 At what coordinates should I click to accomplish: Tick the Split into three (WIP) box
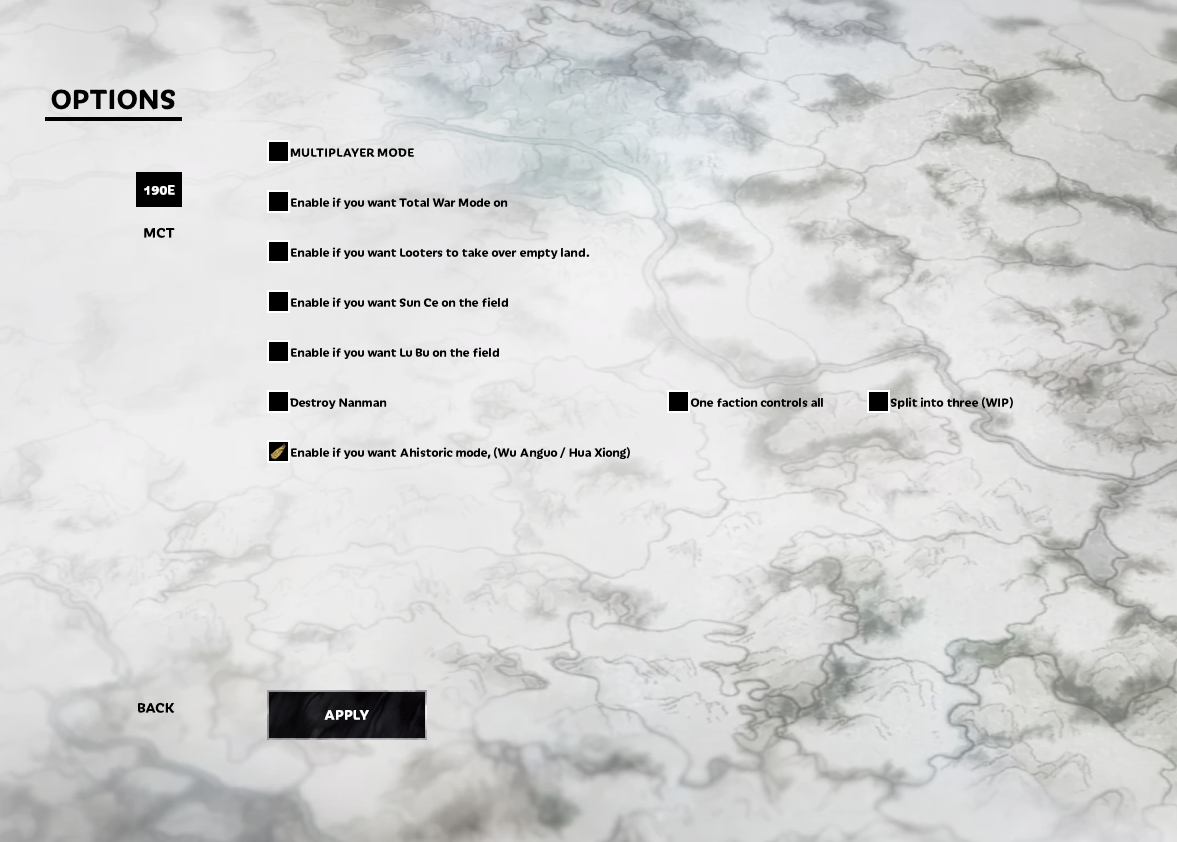coord(878,402)
